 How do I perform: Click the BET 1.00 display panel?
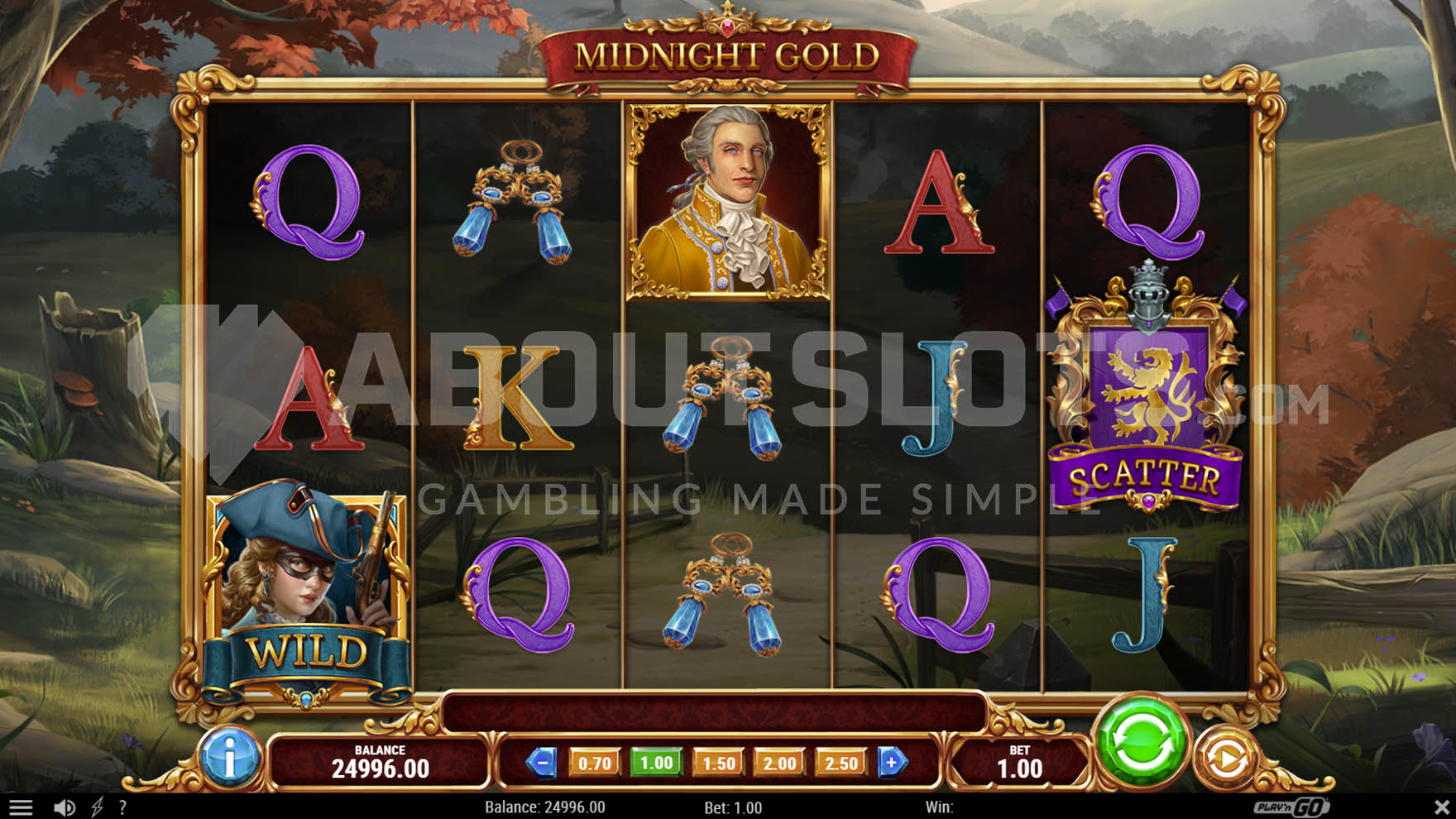click(1022, 759)
